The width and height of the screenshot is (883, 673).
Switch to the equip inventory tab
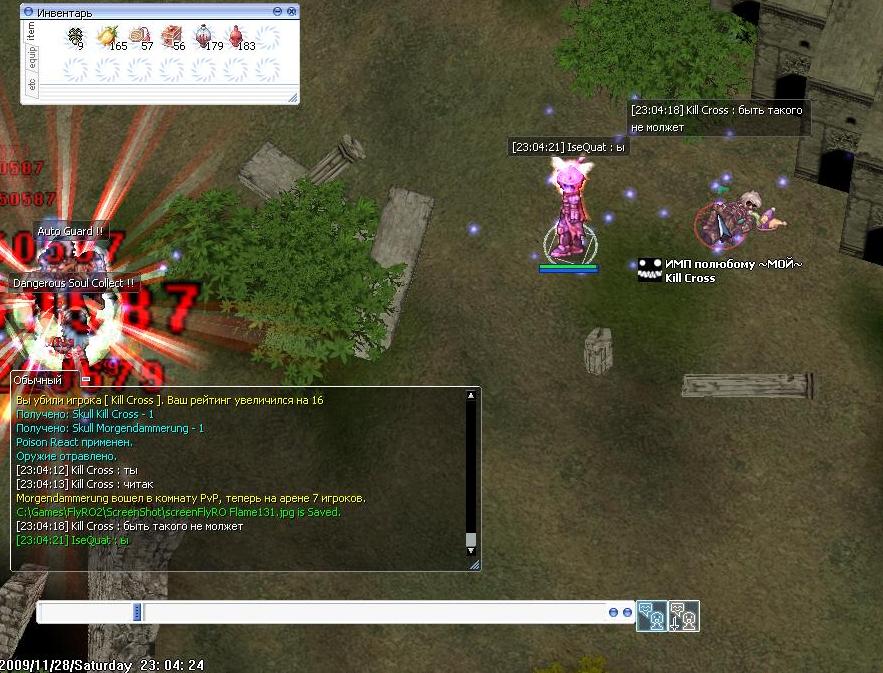point(31,58)
